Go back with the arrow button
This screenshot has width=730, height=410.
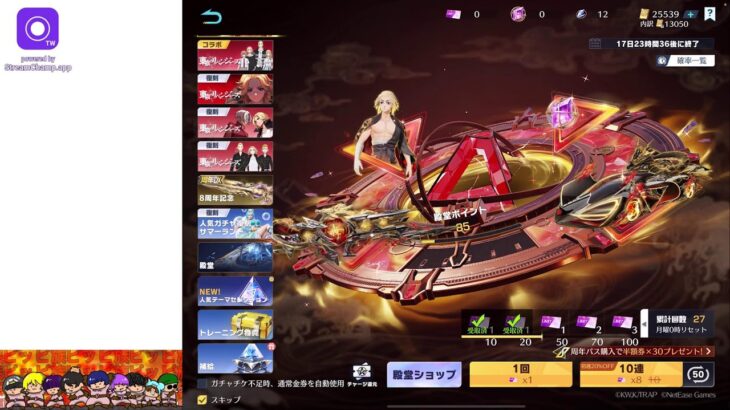[211, 16]
